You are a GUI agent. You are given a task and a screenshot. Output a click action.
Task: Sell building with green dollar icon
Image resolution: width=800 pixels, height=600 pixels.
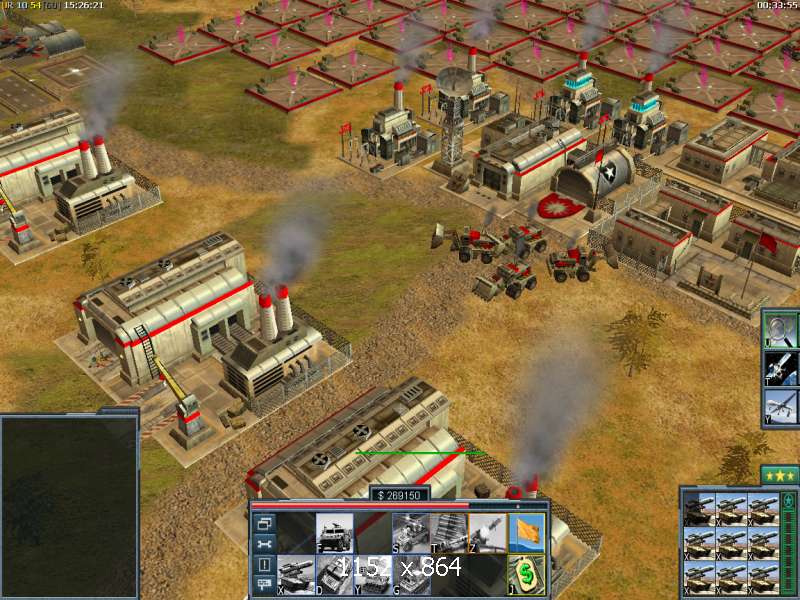(x=526, y=573)
